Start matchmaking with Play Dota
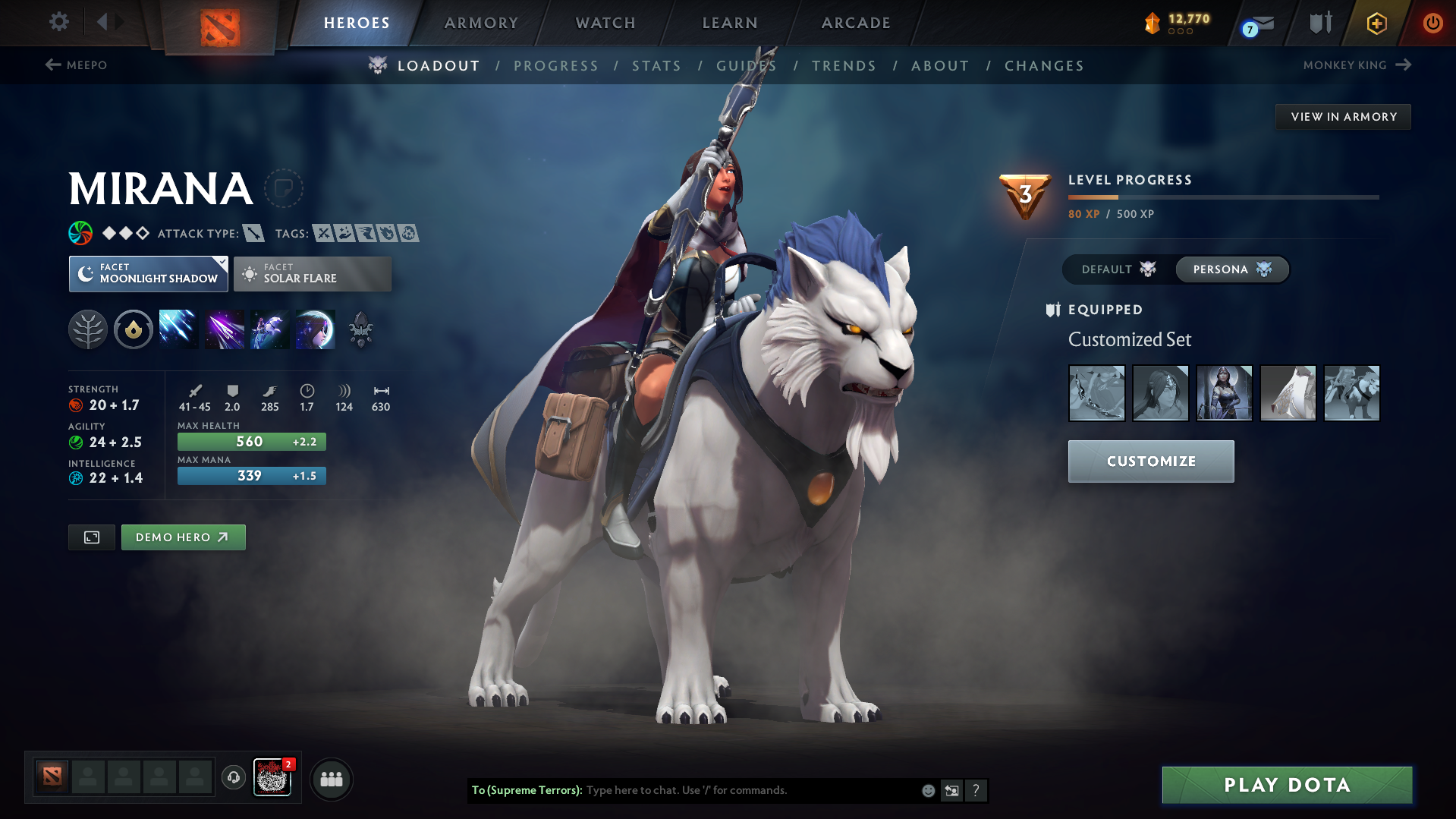Viewport: 1456px width, 819px height. click(x=1287, y=785)
